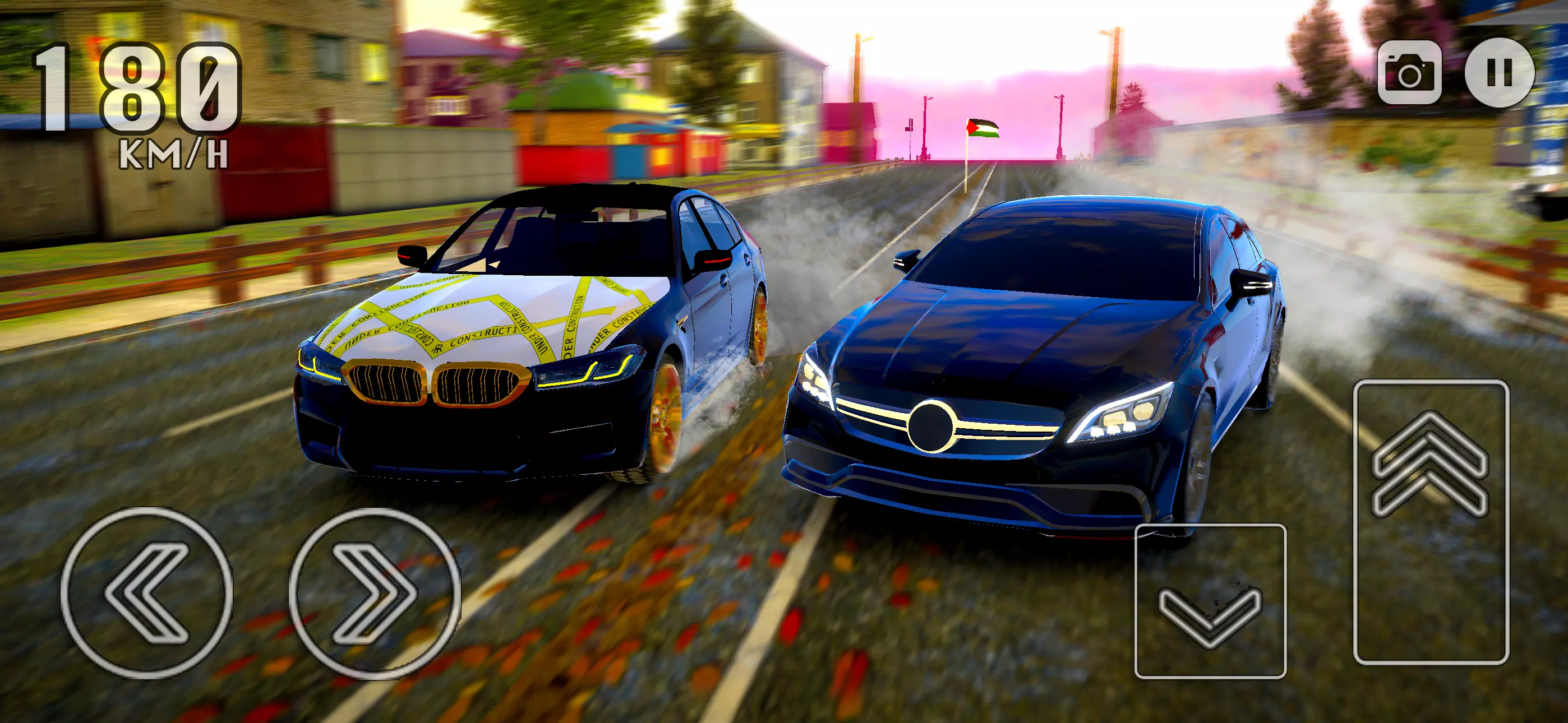Steer right with the right chevron button
This screenshot has height=723, width=1568.
pos(375,594)
